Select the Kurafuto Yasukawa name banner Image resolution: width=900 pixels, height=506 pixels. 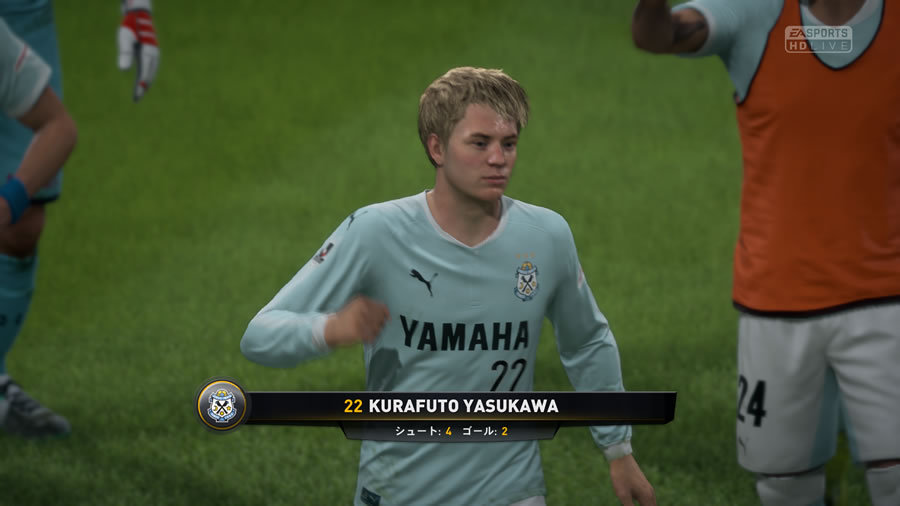coord(460,406)
